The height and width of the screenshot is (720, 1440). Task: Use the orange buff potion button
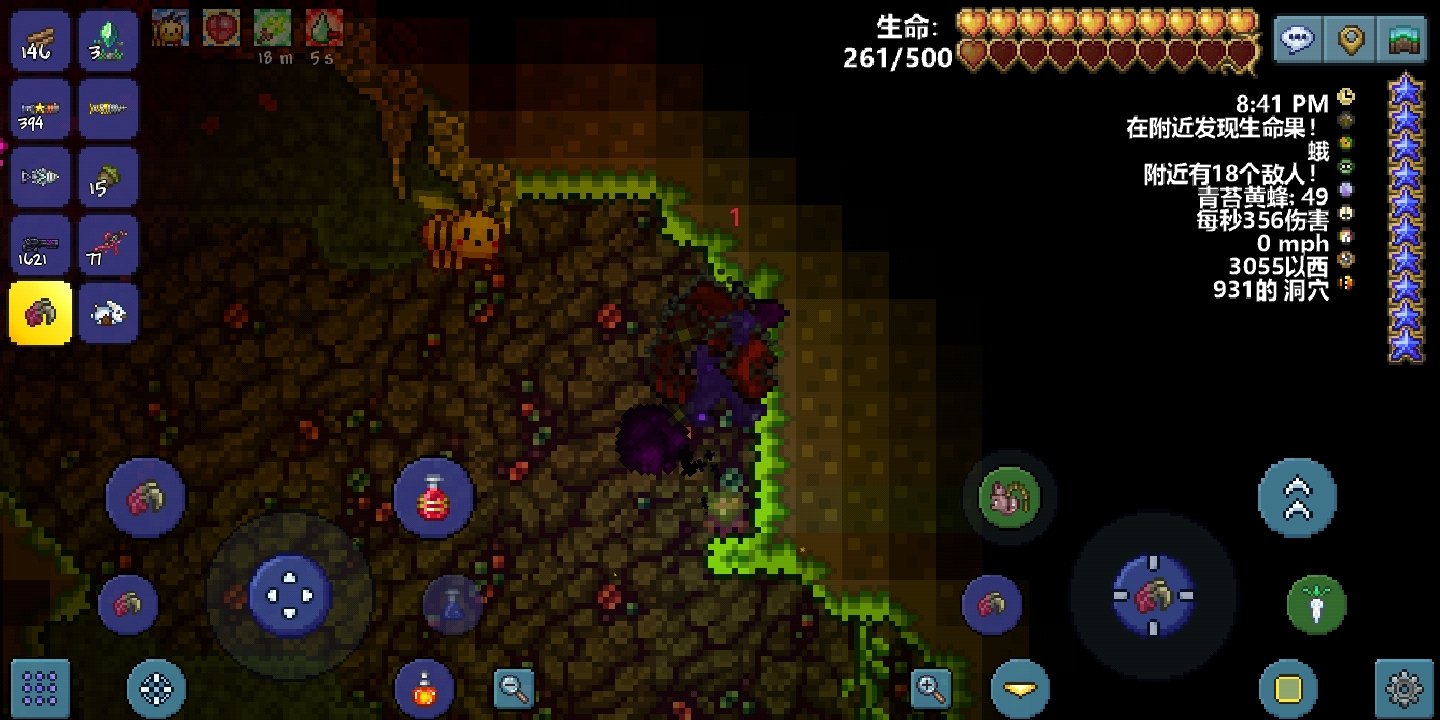coord(424,689)
